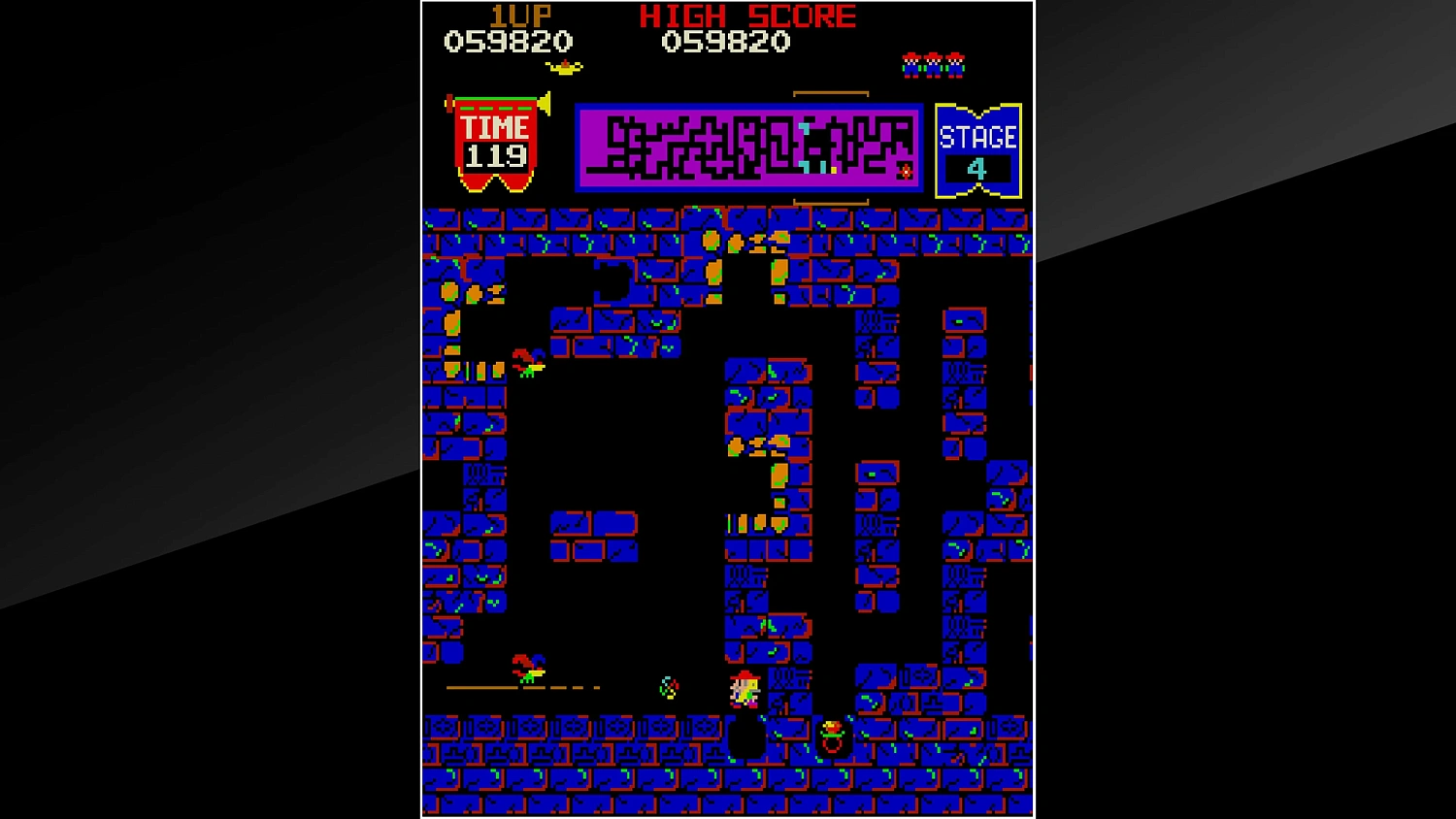Click the score value 059820 under 1UP
The height and width of the screenshot is (819, 1456).
(509, 42)
